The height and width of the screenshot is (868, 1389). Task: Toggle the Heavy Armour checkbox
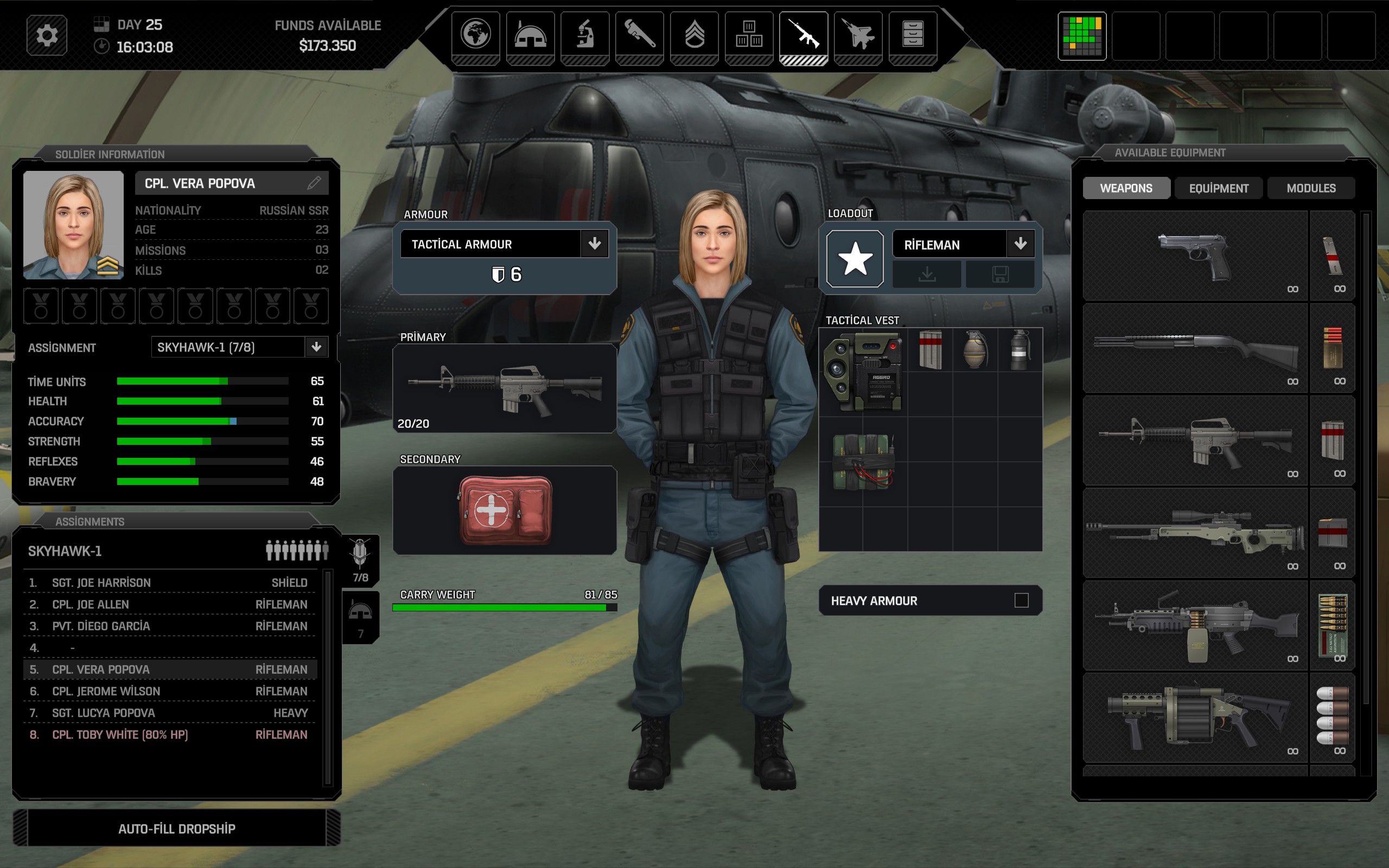tap(1021, 601)
